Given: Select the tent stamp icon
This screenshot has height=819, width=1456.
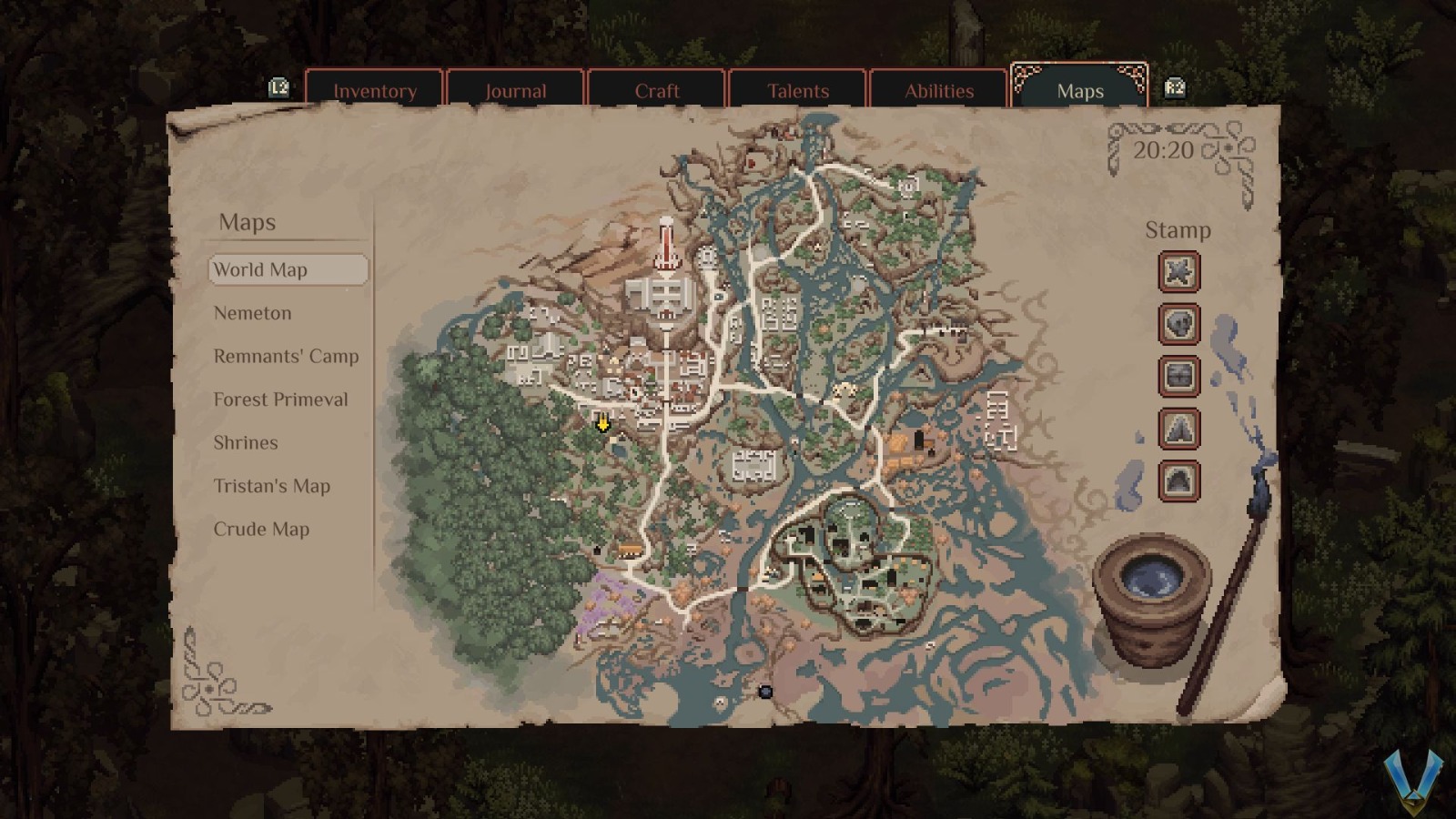Looking at the screenshot, I should click(x=1178, y=429).
